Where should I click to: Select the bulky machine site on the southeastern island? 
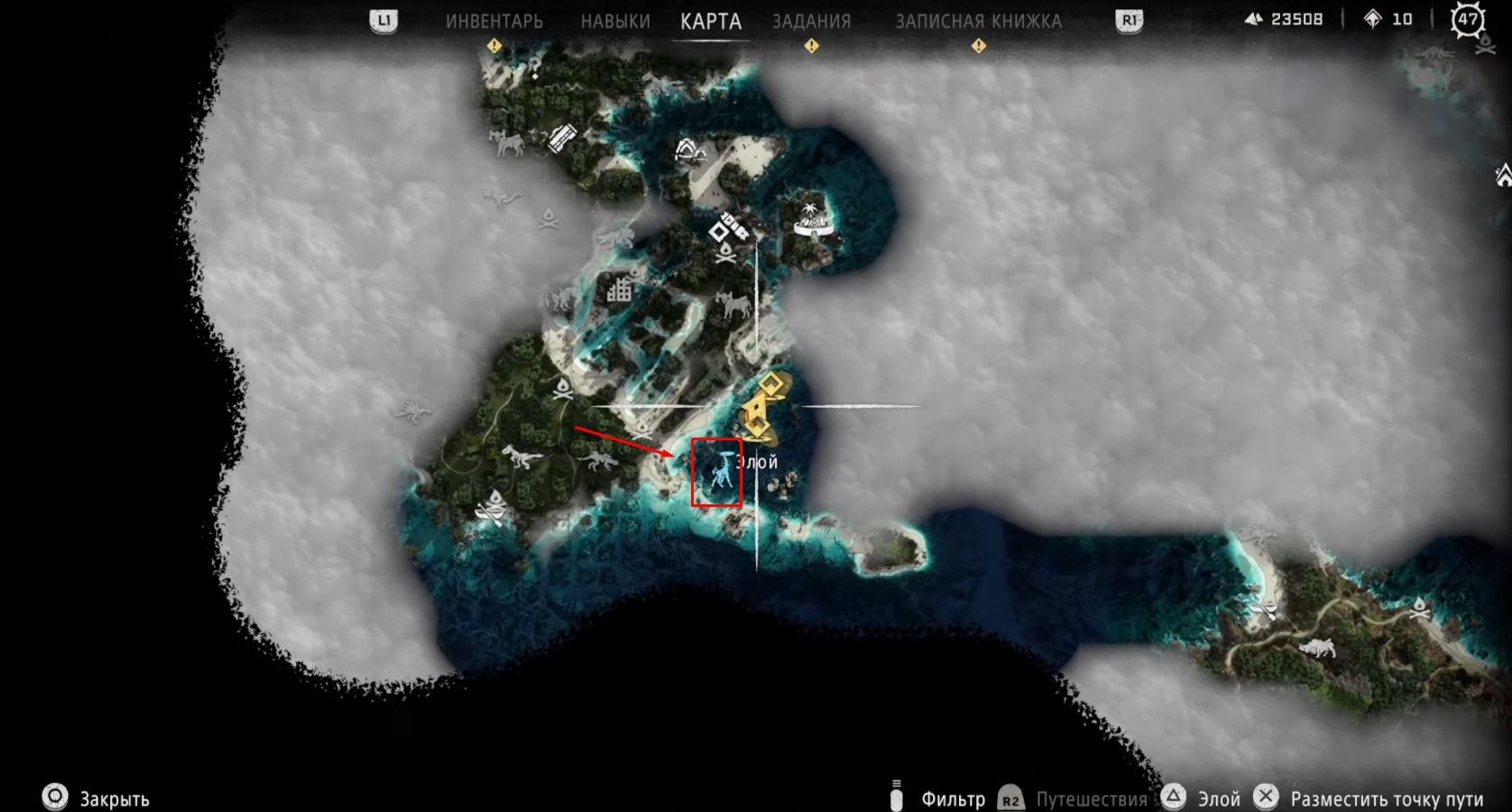[x=1315, y=647]
